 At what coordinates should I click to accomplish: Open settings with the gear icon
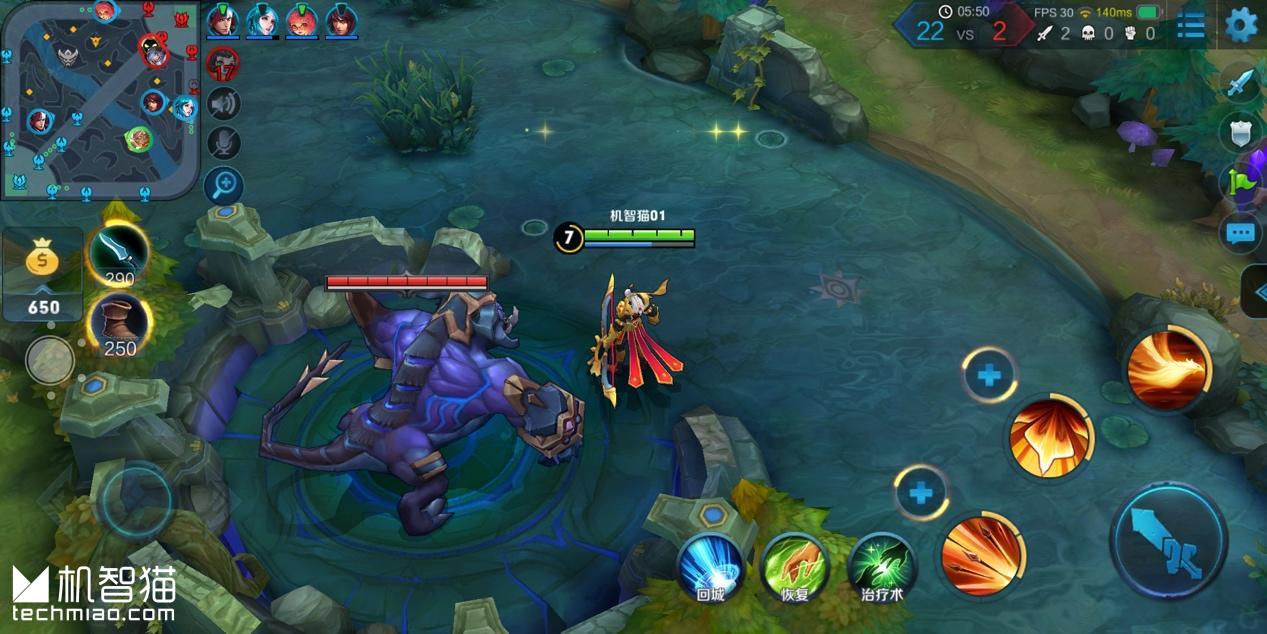1241,24
